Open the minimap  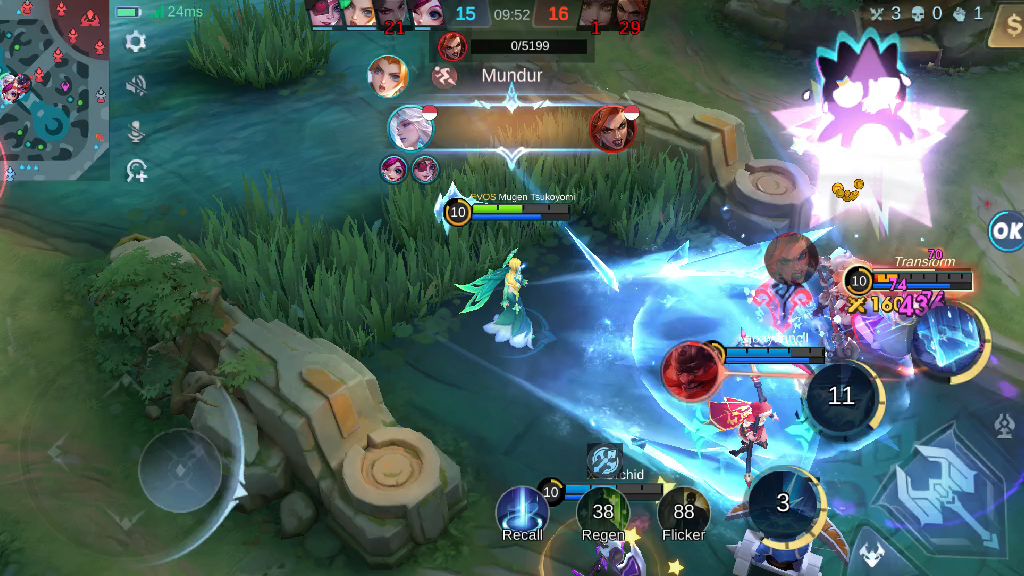pyautogui.click(x=55, y=90)
